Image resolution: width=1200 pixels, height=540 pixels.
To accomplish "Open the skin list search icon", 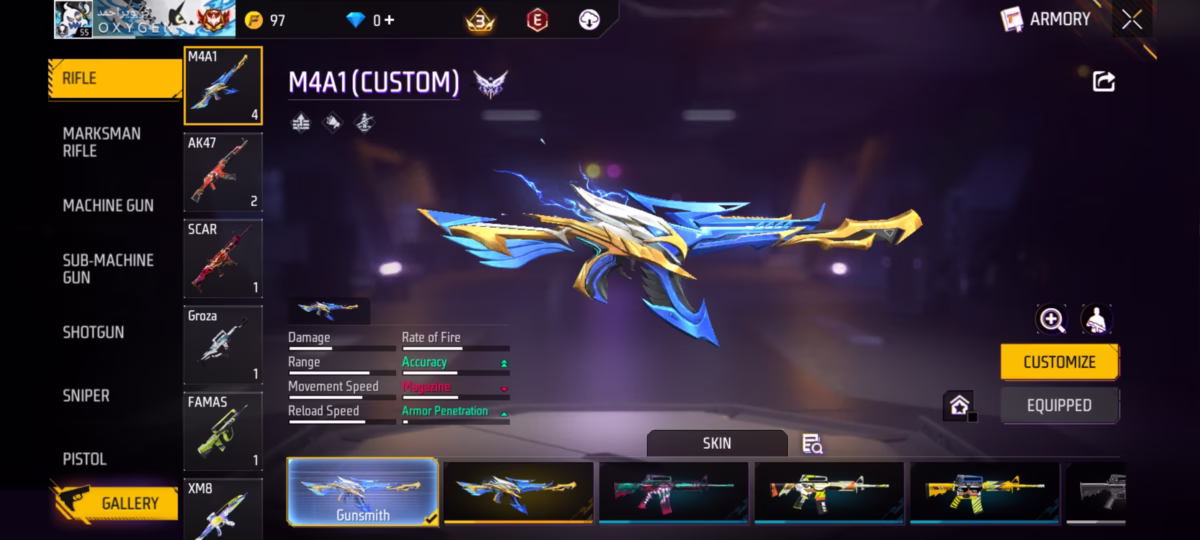I will (x=812, y=444).
